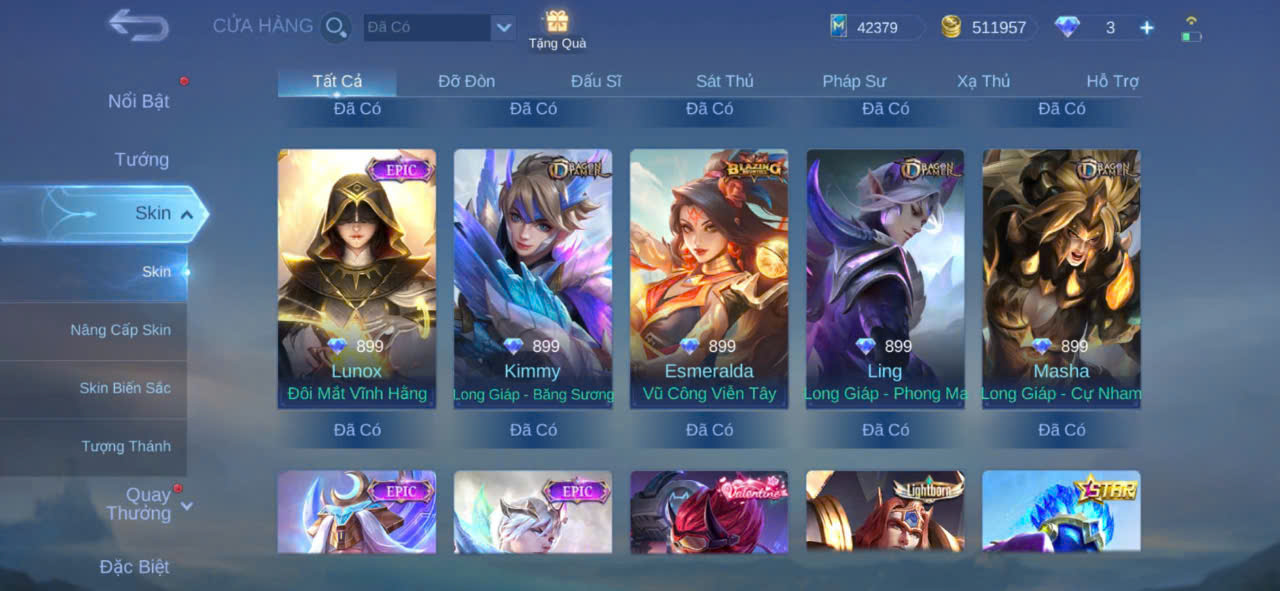Select the Sát Thủ tab
The image size is (1280, 591).
coord(724,81)
